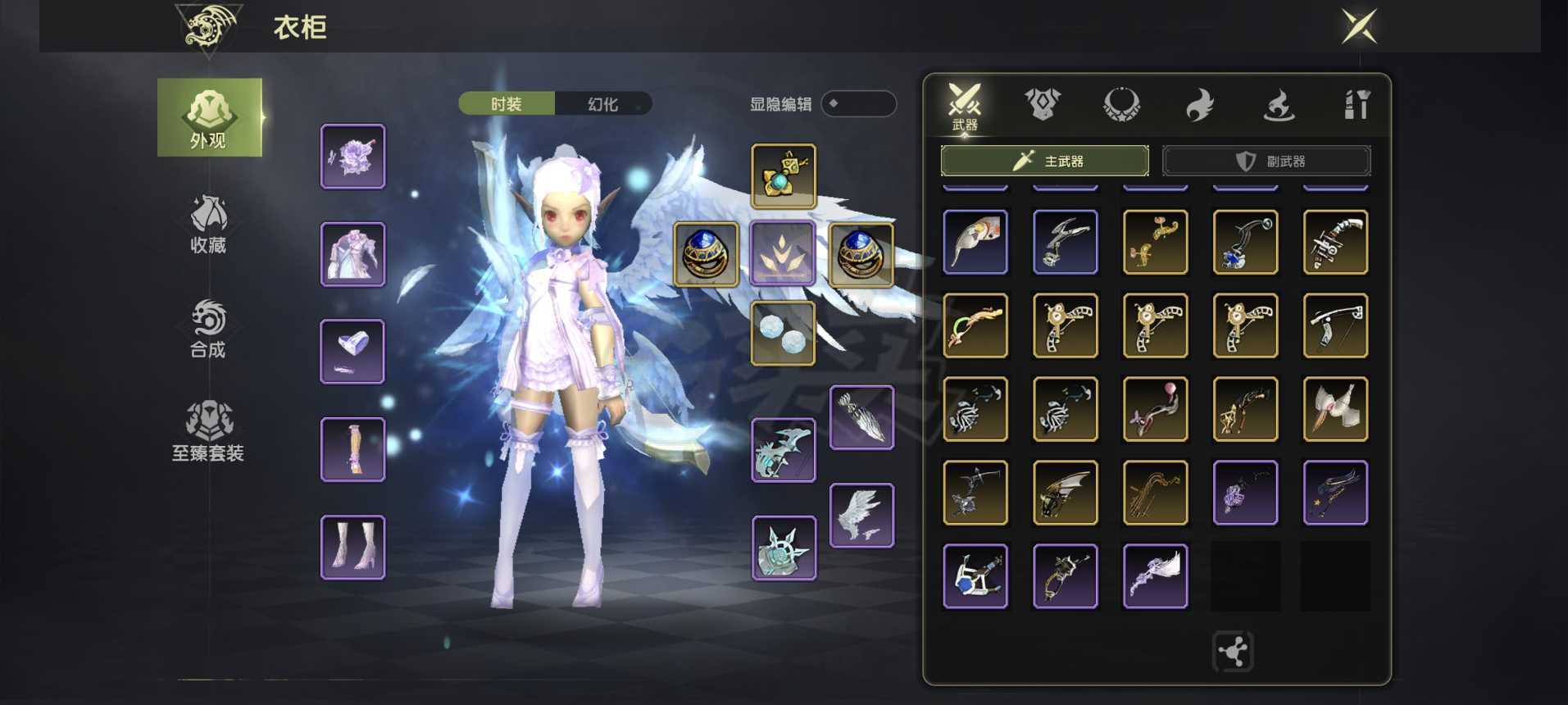This screenshot has height=705, width=1568.
Task: Switch to the 幻化 transmog tab
Action: click(x=603, y=104)
